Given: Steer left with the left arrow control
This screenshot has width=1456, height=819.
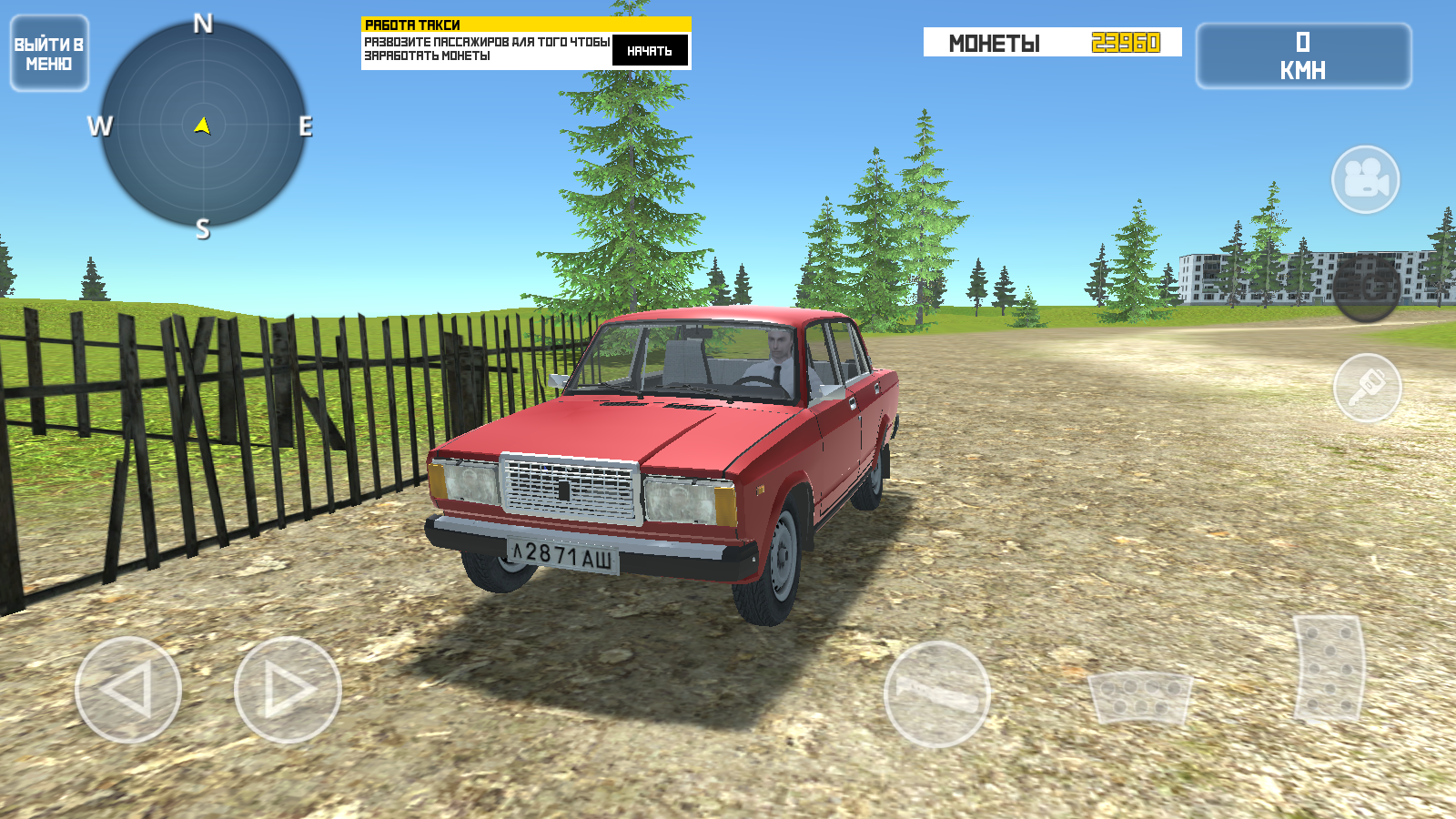Looking at the screenshot, I should click(127, 689).
